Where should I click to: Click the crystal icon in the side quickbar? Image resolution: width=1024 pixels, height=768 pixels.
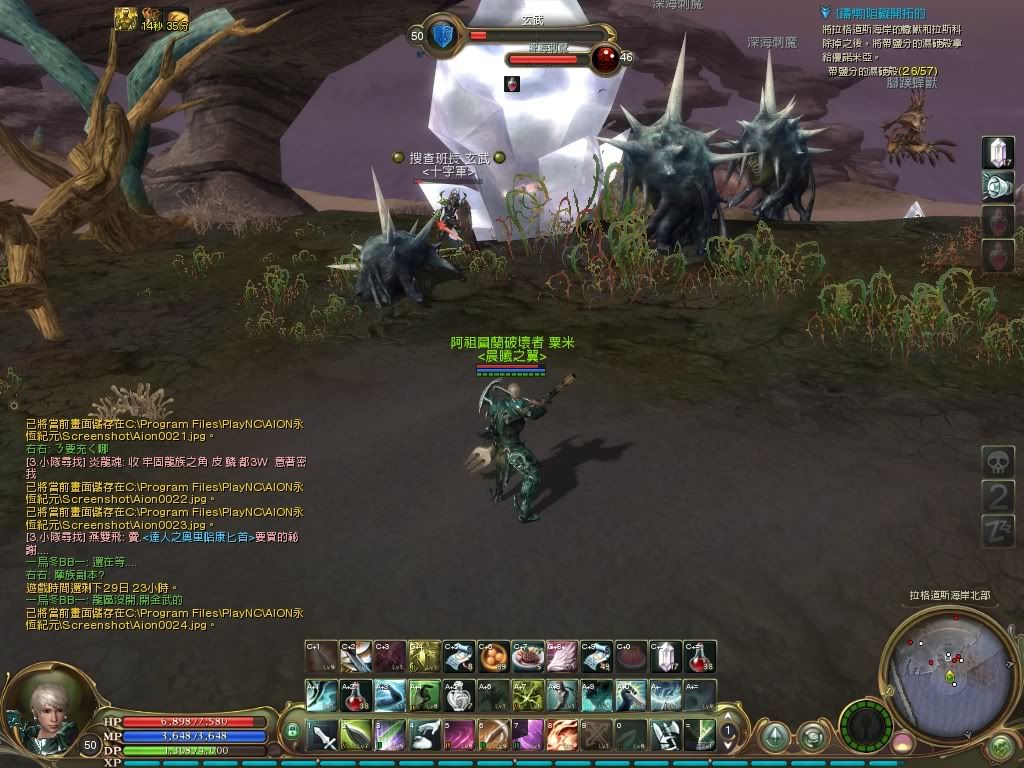click(x=998, y=152)
